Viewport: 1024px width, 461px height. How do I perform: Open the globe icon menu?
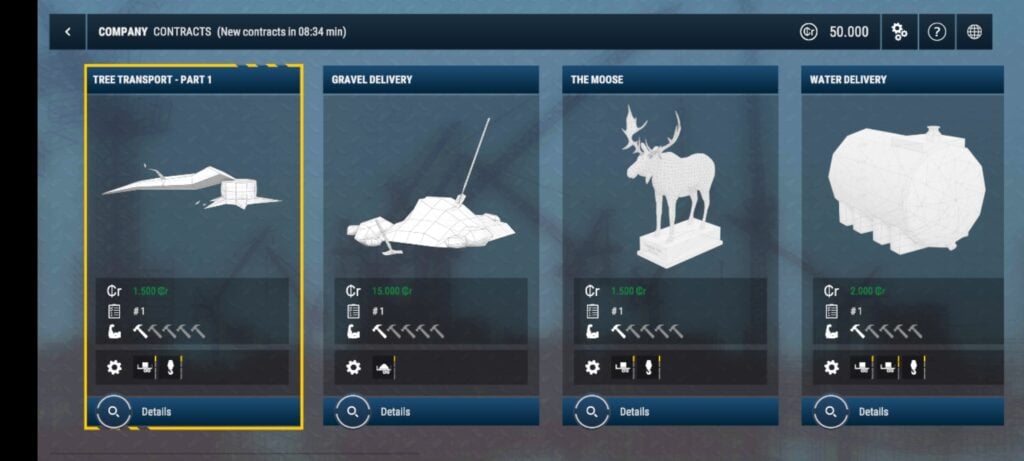coord(975,32)
